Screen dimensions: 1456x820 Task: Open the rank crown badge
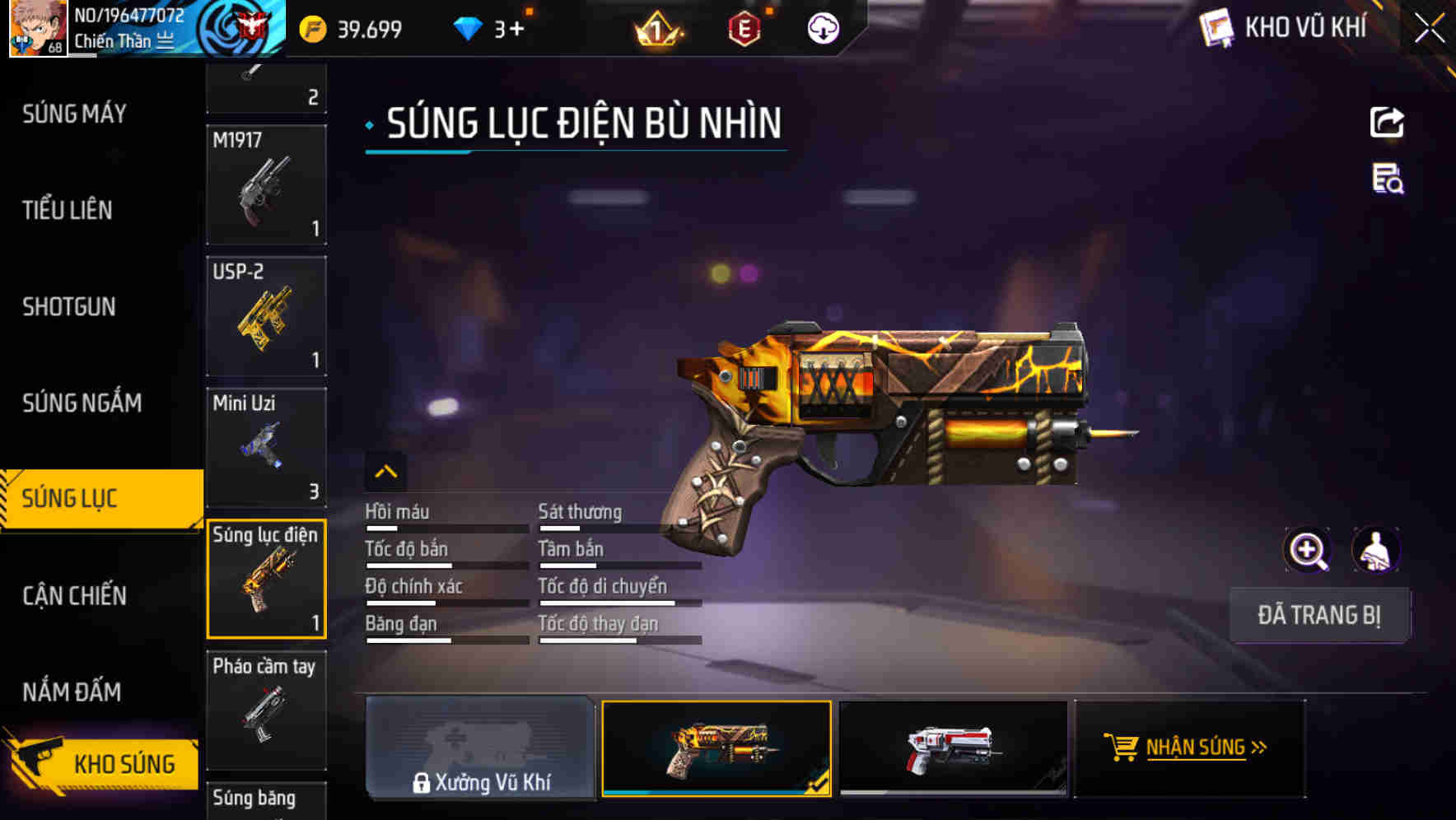[653, 29]
